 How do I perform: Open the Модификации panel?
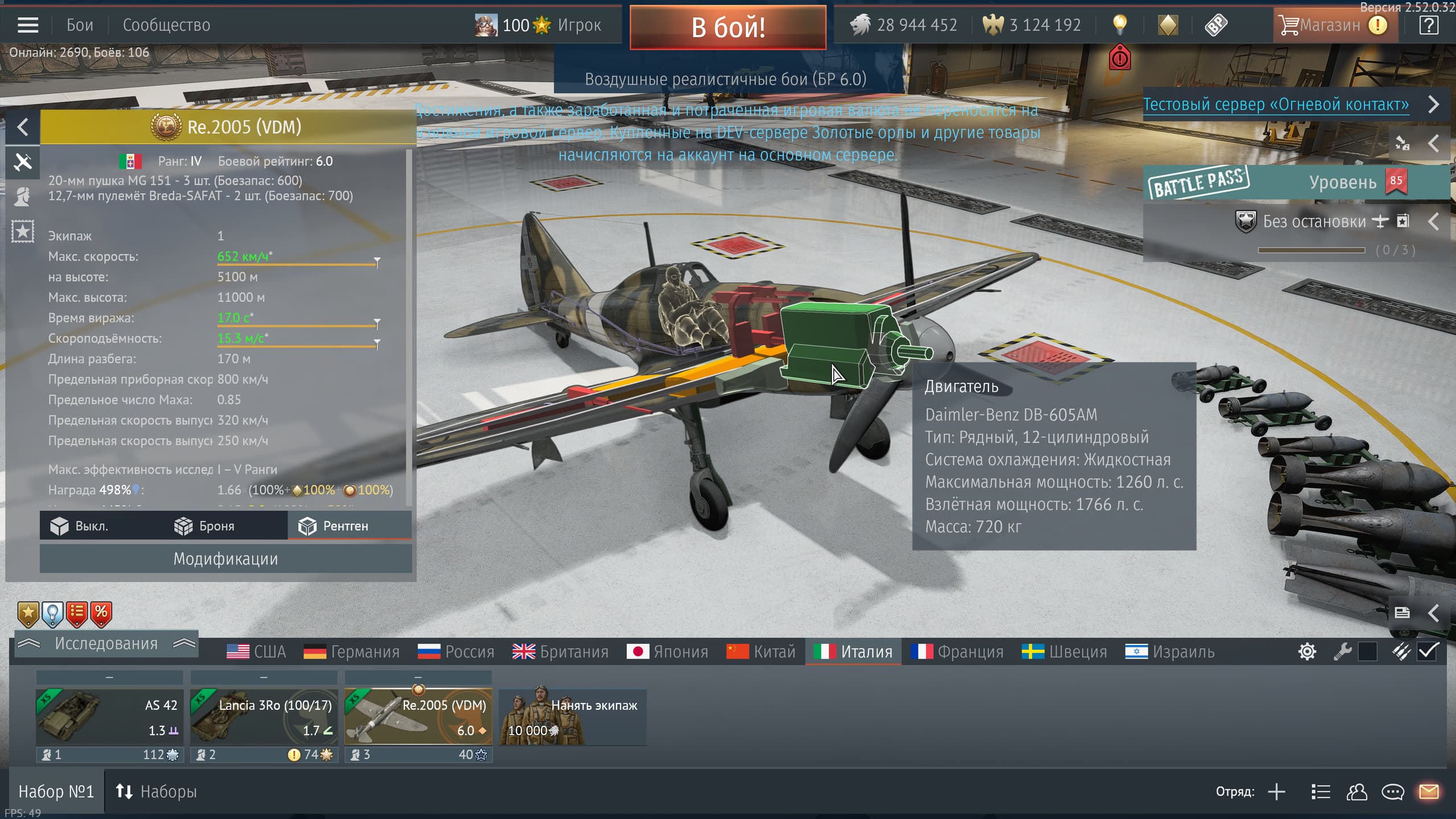click(225, 559)
